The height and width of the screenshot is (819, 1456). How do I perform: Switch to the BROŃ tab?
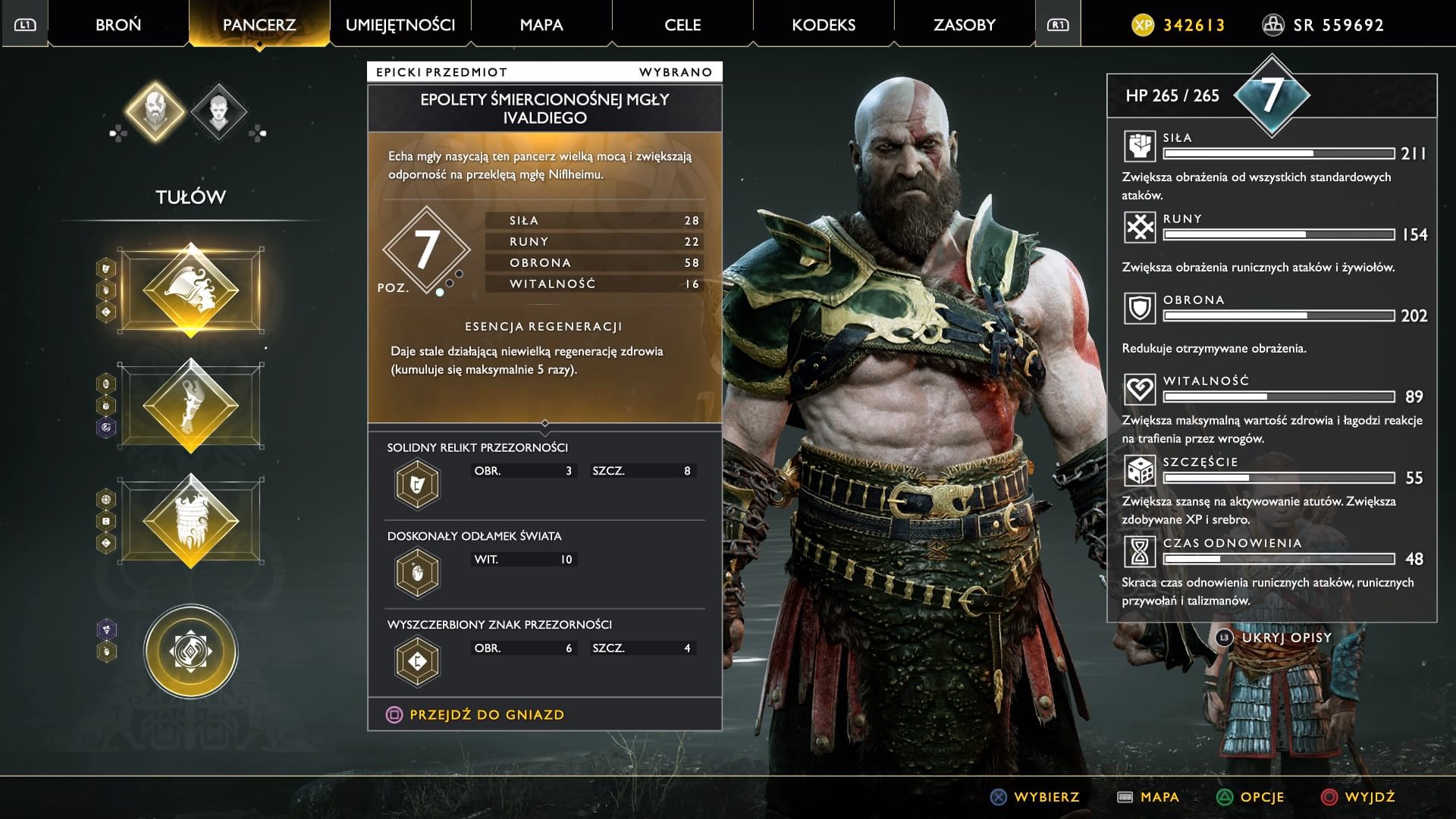(118, 25)
